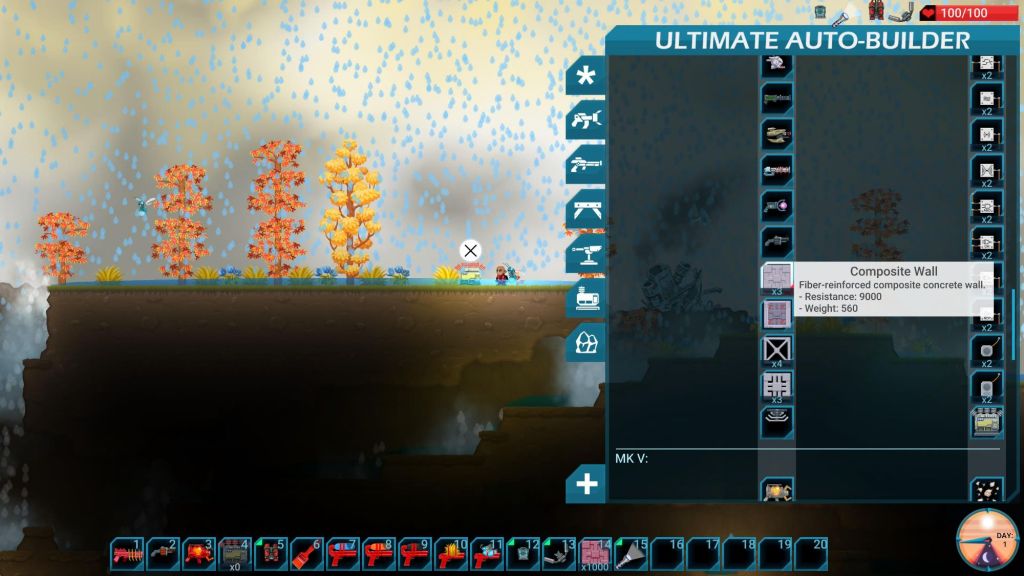This screenshot has width=1024, height=576.
Task: Pick the grid block recipe marked x3
Action: pyautogui.click(x=777, y=385)
